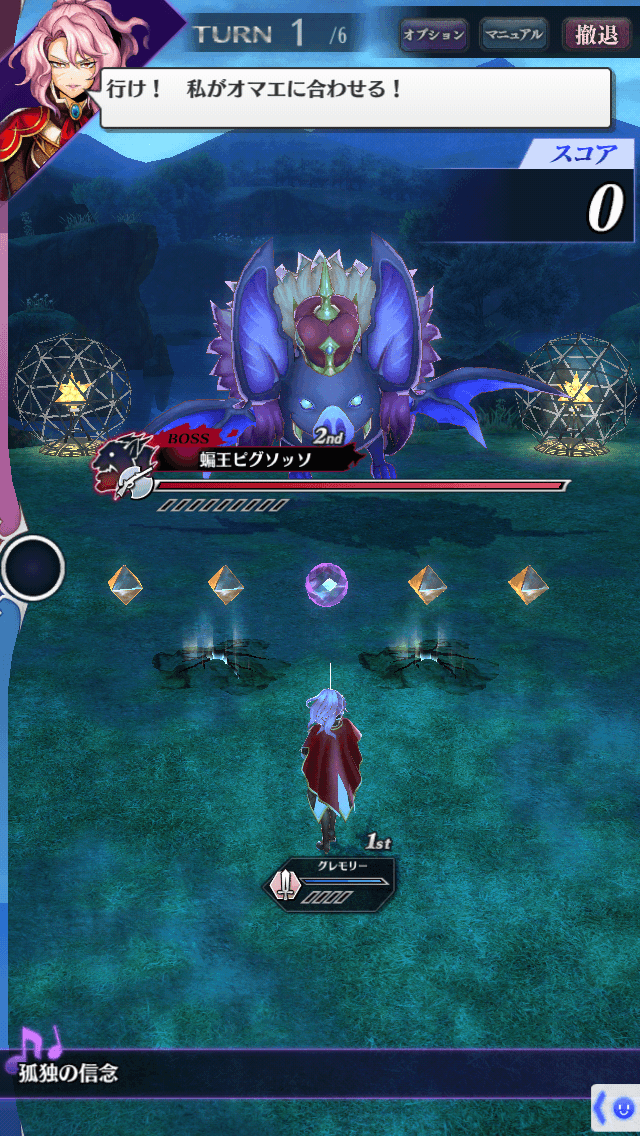Select the boss 蝙王ピグソッソ name plate
640x1136 pixels.
pyautogui.click(x=255, y=459)
